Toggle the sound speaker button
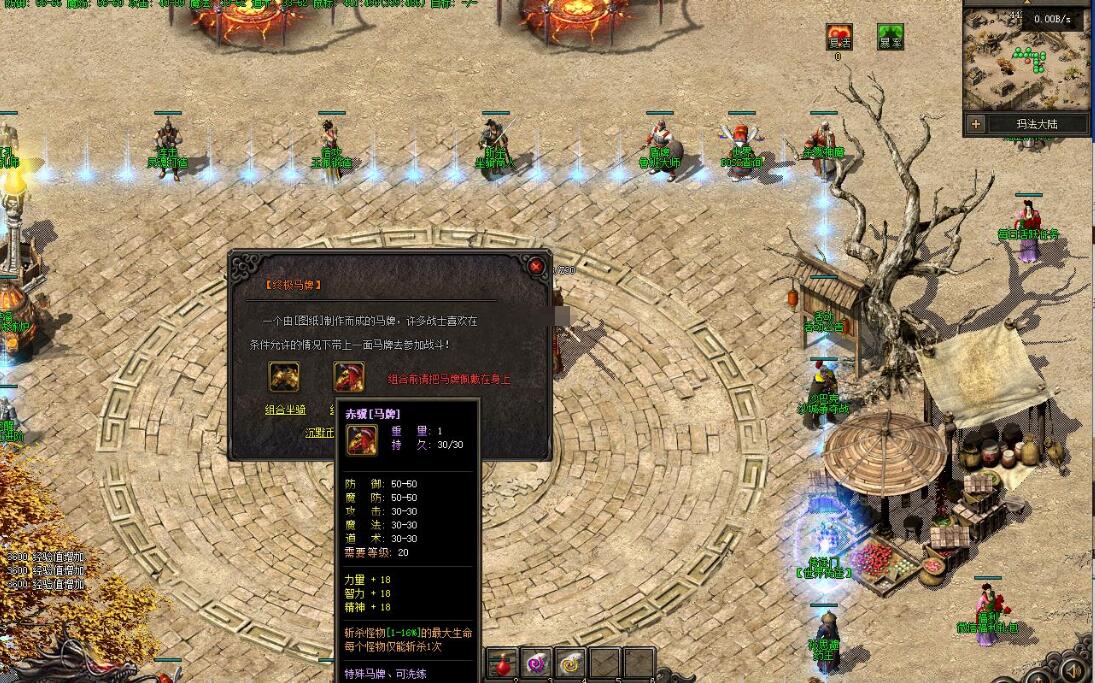 coord(1073,669)
